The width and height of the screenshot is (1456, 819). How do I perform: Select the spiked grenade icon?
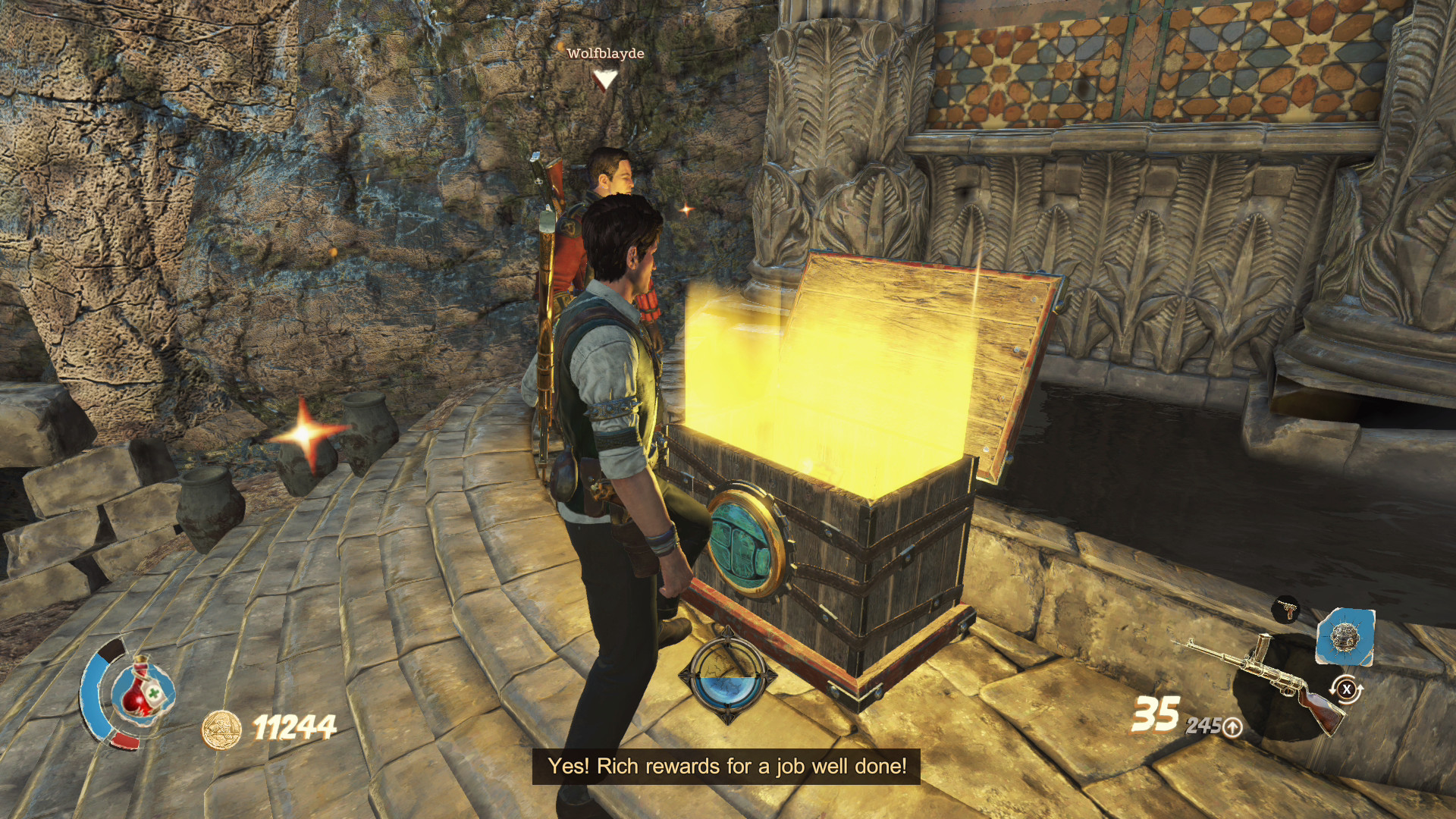tap(1345, 636)
